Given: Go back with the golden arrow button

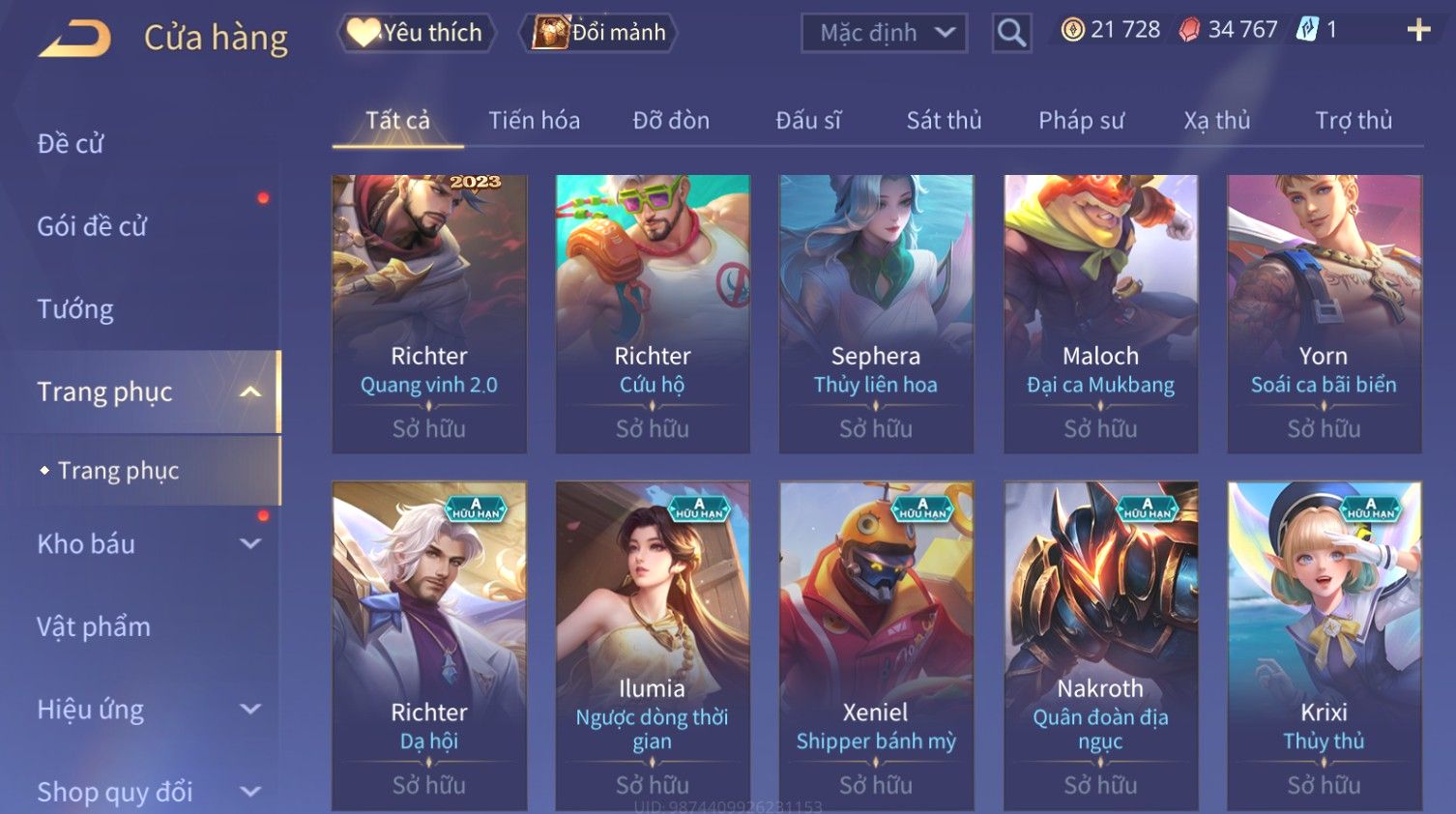Looking at the screenshot, I should pos(75,38).
